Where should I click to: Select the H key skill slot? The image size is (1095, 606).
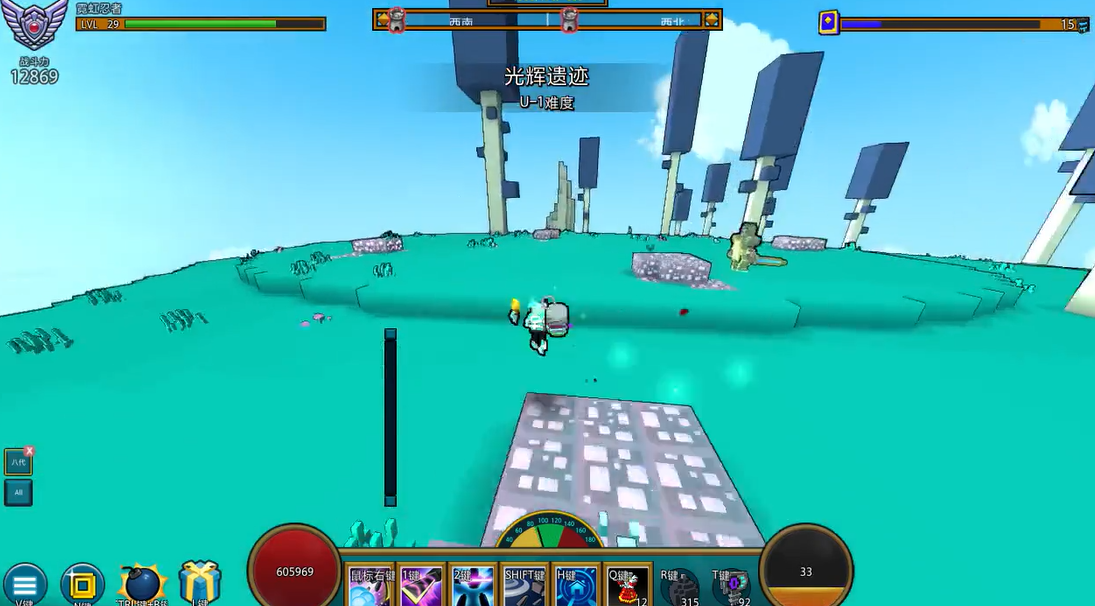coord(575,587)
